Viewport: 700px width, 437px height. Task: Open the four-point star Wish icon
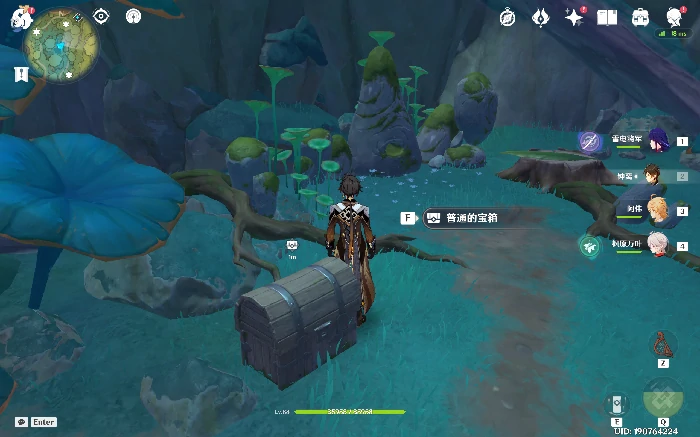click(x=574, y=17)
